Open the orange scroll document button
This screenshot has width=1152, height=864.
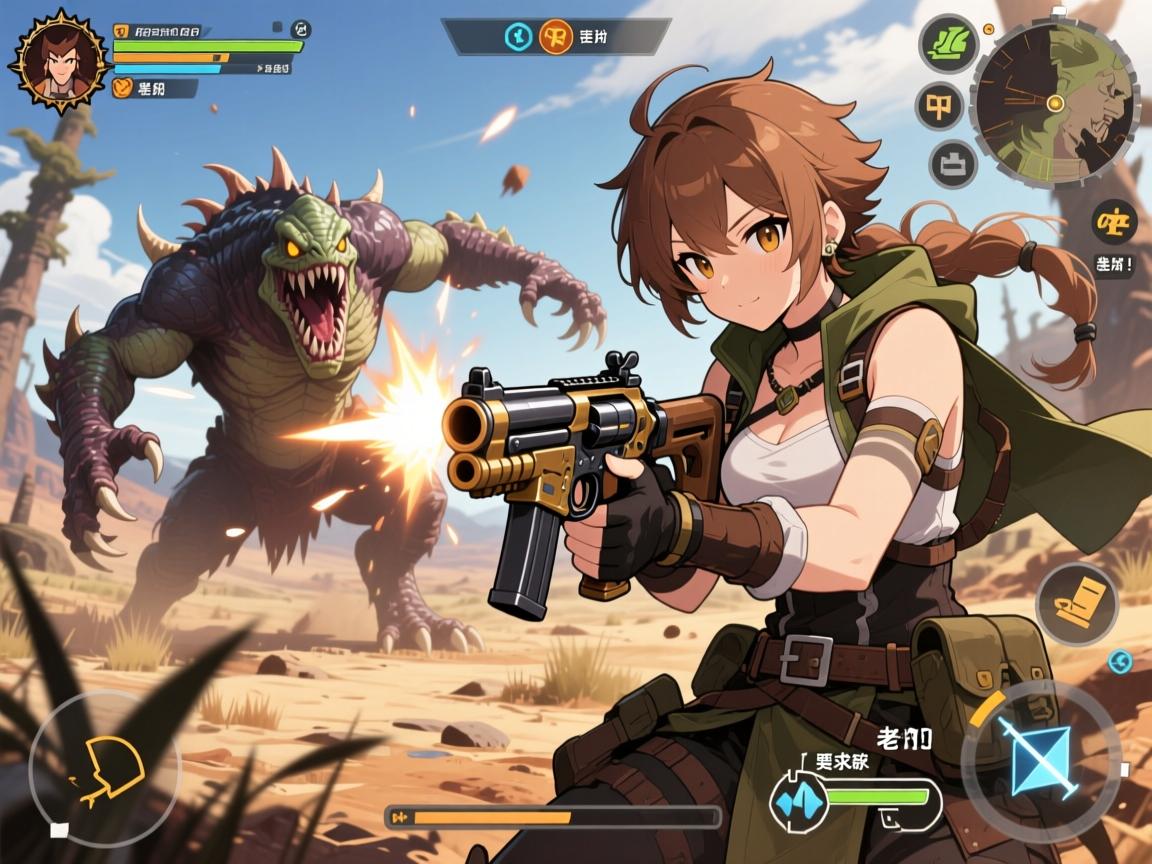tap(1075, 603)
